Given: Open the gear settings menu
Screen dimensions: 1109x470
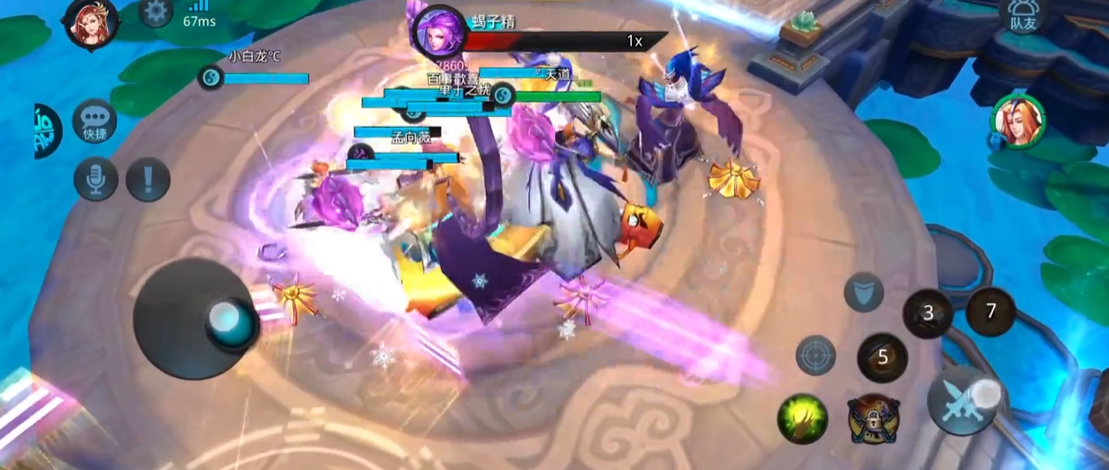Looking at the screenshot, I should coord(155,13).
